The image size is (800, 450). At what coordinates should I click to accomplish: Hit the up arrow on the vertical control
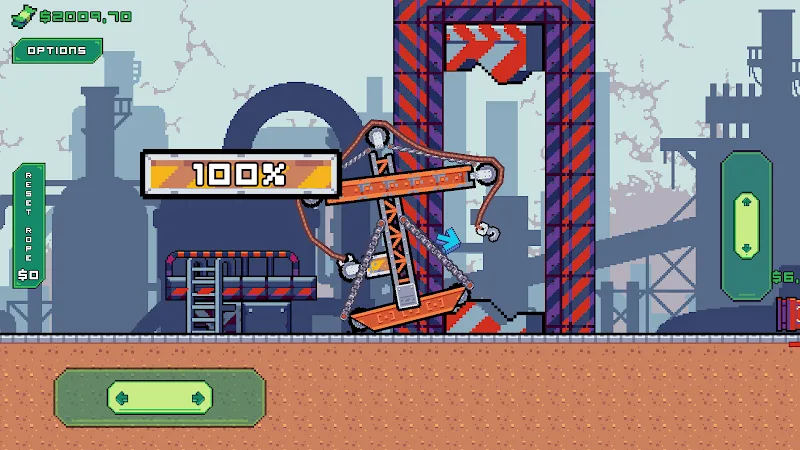(745, 202)
